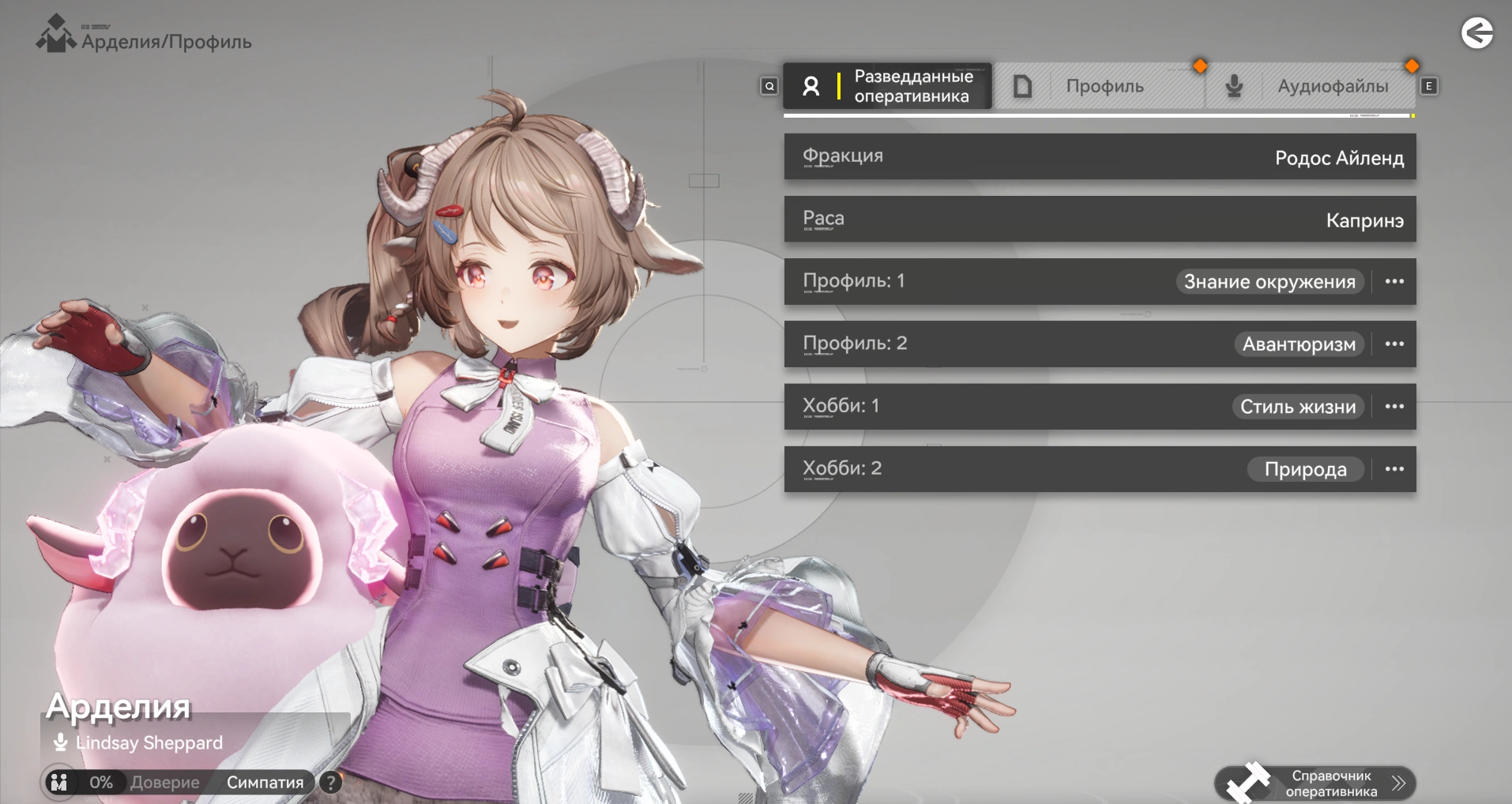Viewport: 1512px width, 804px height.
Task: Click the Знание окружения tag
Action: point(1269,282)
